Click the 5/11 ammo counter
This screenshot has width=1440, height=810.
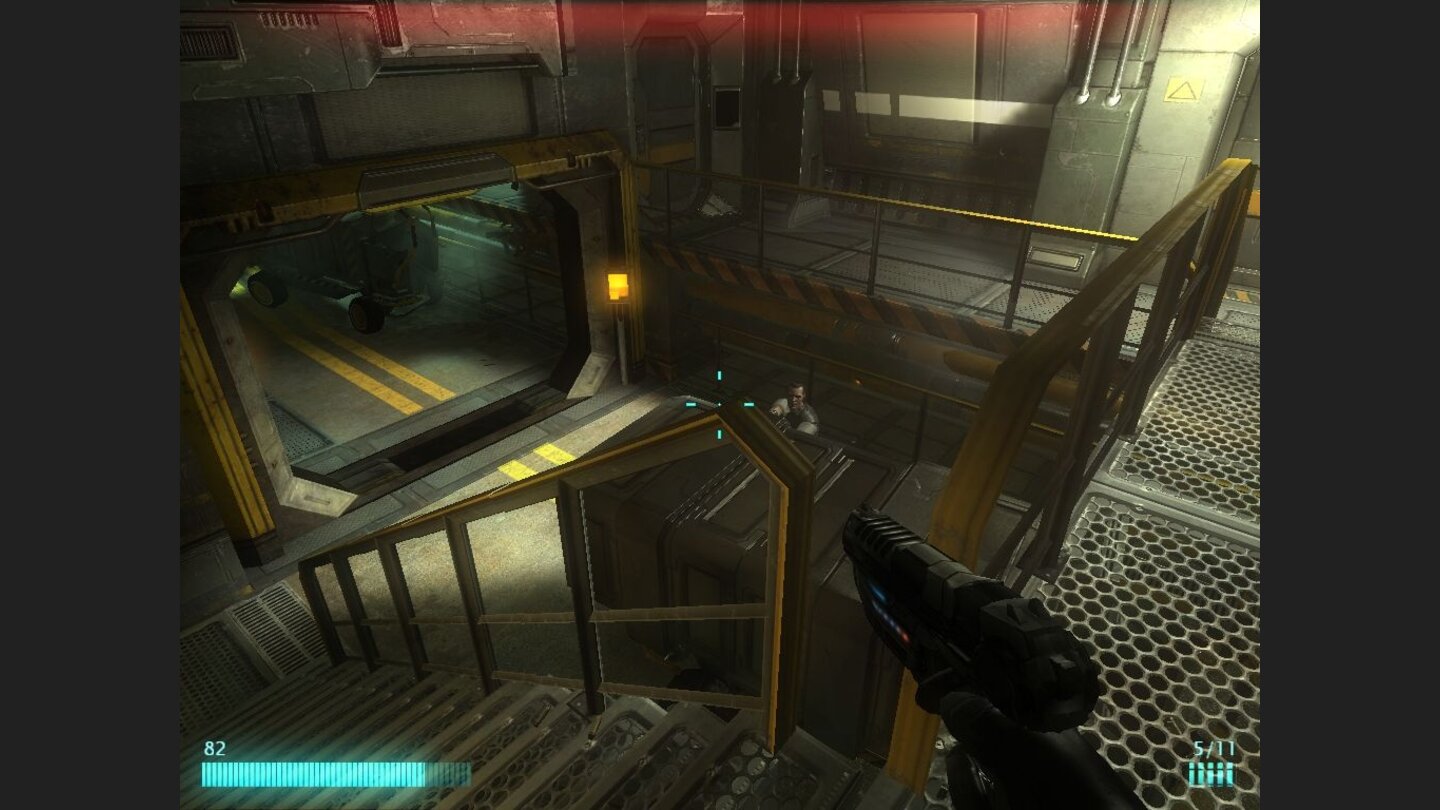click(1214, 747)
